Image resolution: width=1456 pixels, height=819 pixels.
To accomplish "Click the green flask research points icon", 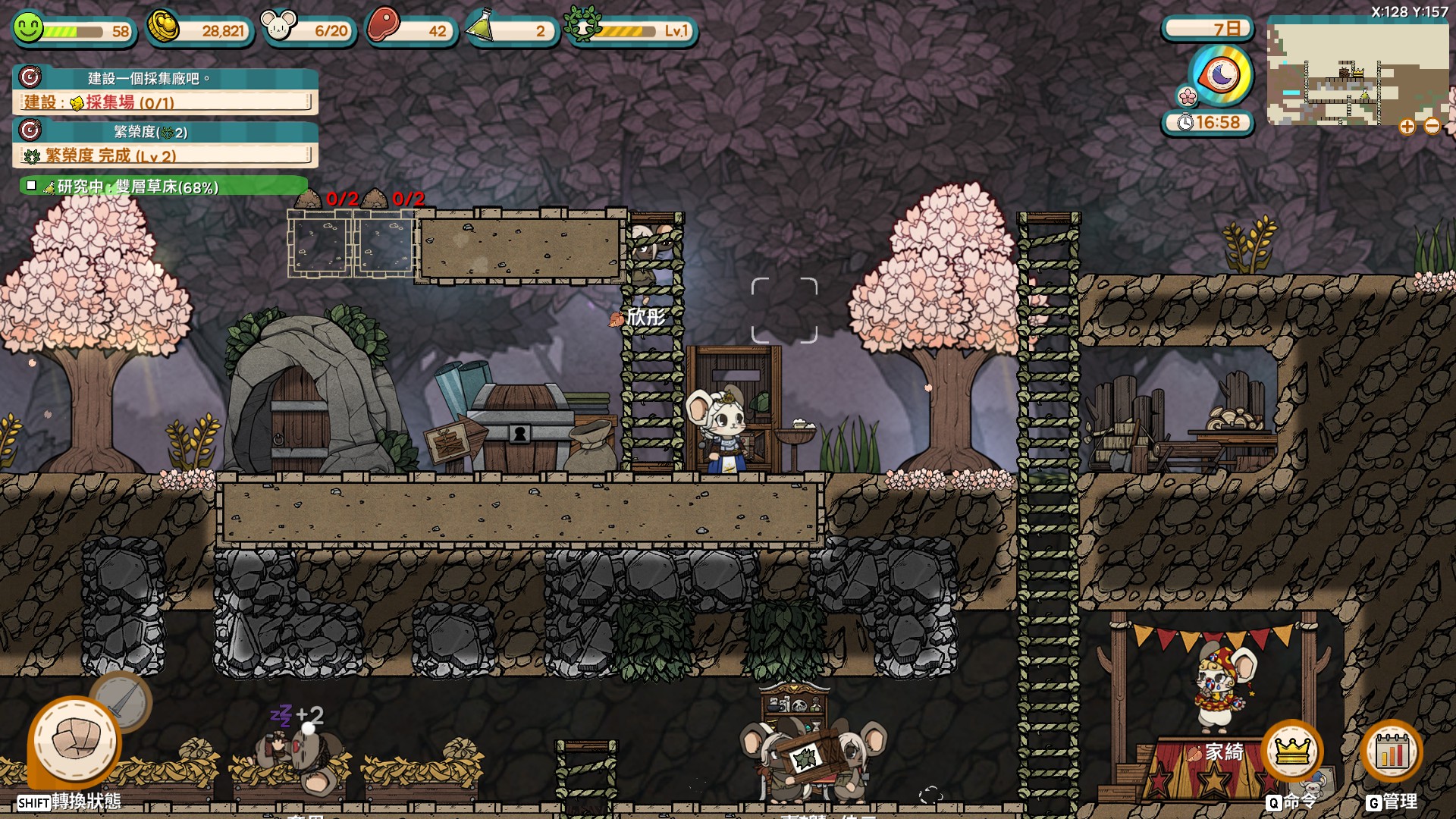I will pyautogui.click(x=481, y=27).
